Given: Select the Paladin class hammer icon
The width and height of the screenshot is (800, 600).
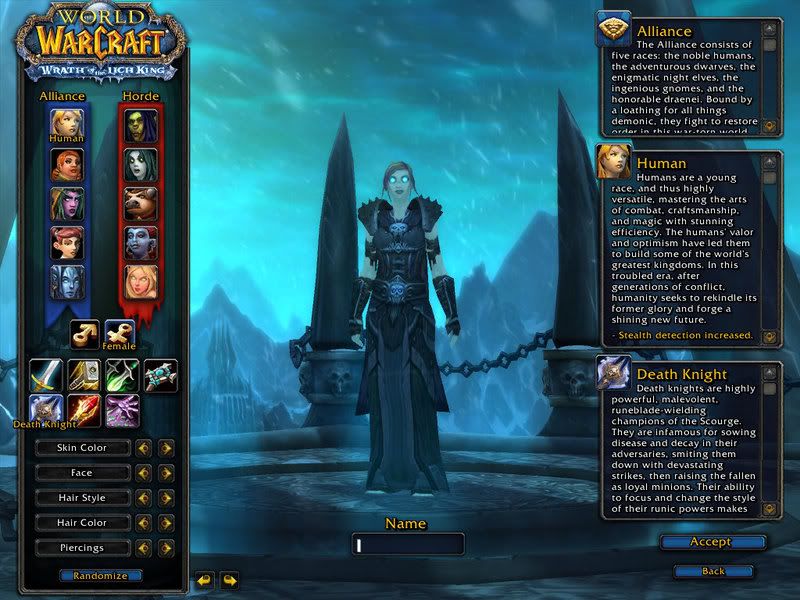Looking at the screenshot, I should (x=84, y=375).
